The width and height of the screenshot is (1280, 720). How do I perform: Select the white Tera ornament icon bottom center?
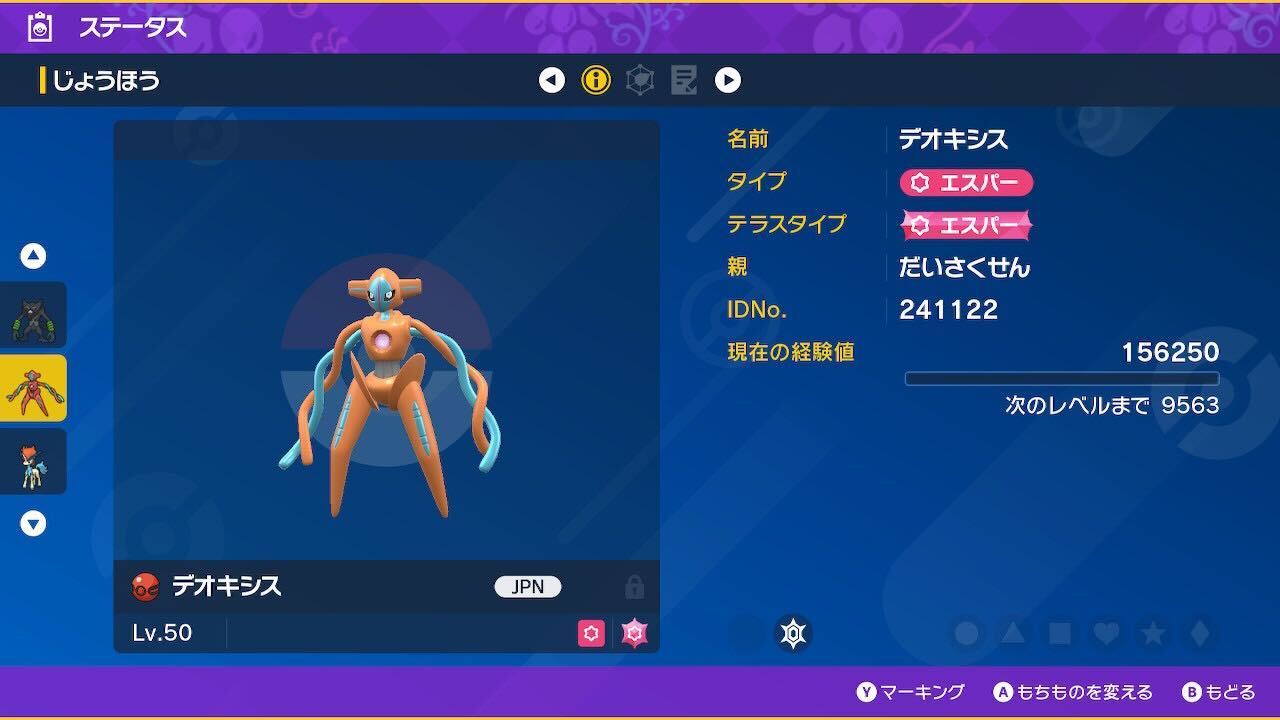pyautogui.click(x=793, y=633)
